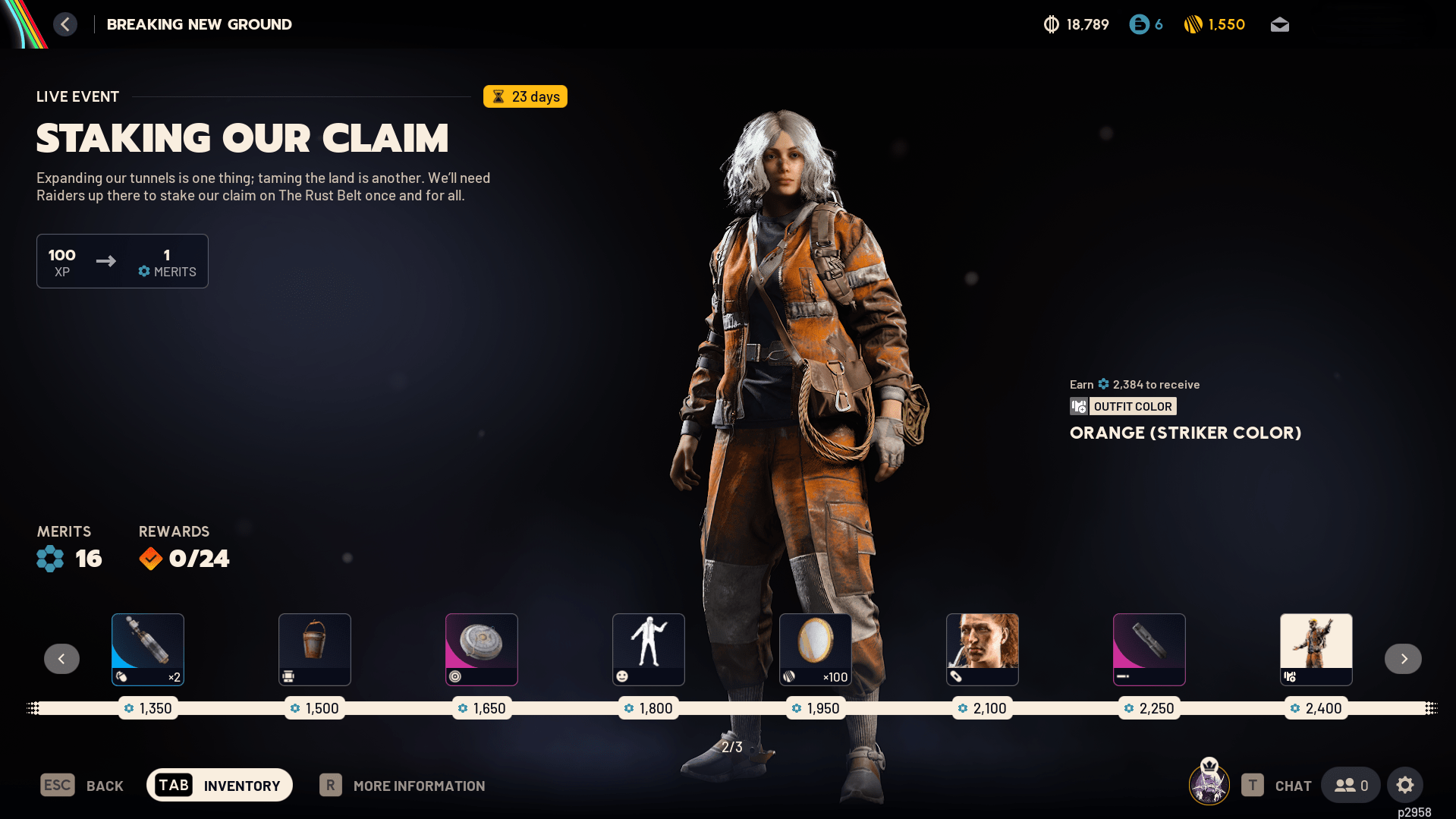Click the 23 days timer badge
The height and width of the screenshot is (819, 1456).
[x=525, y=96]
